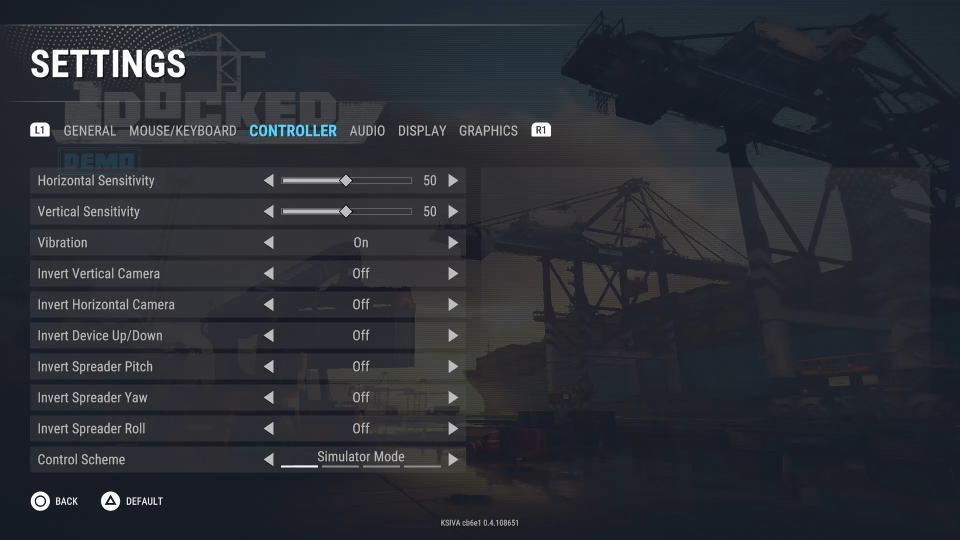Screen dimensions: 960x540
Task: Change Invert Vertical Camera with right arrow
Action: coord(453,274)
